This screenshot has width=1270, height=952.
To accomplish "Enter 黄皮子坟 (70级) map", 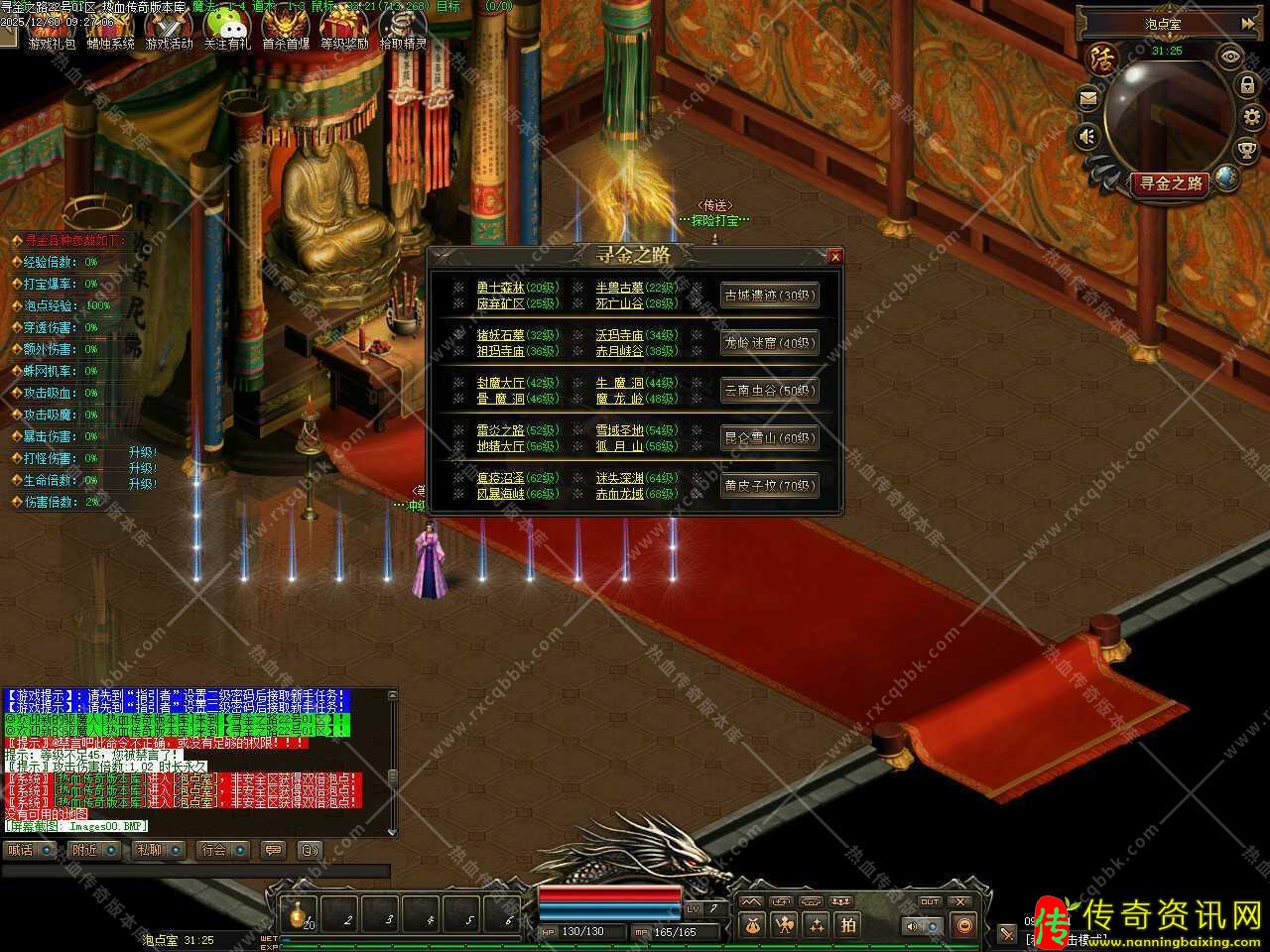I will coord(769,486).
